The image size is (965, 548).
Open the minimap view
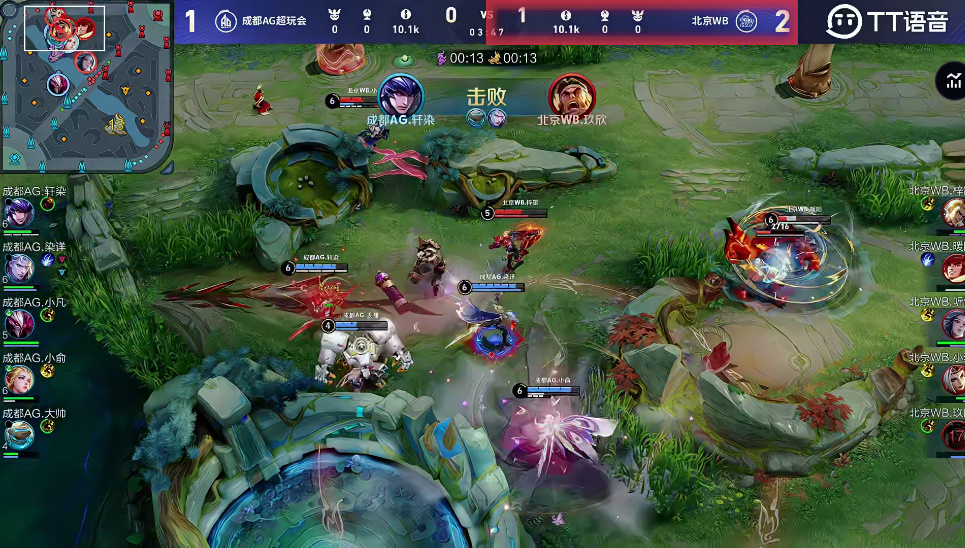pyautogui.click(x=87, y=88)
